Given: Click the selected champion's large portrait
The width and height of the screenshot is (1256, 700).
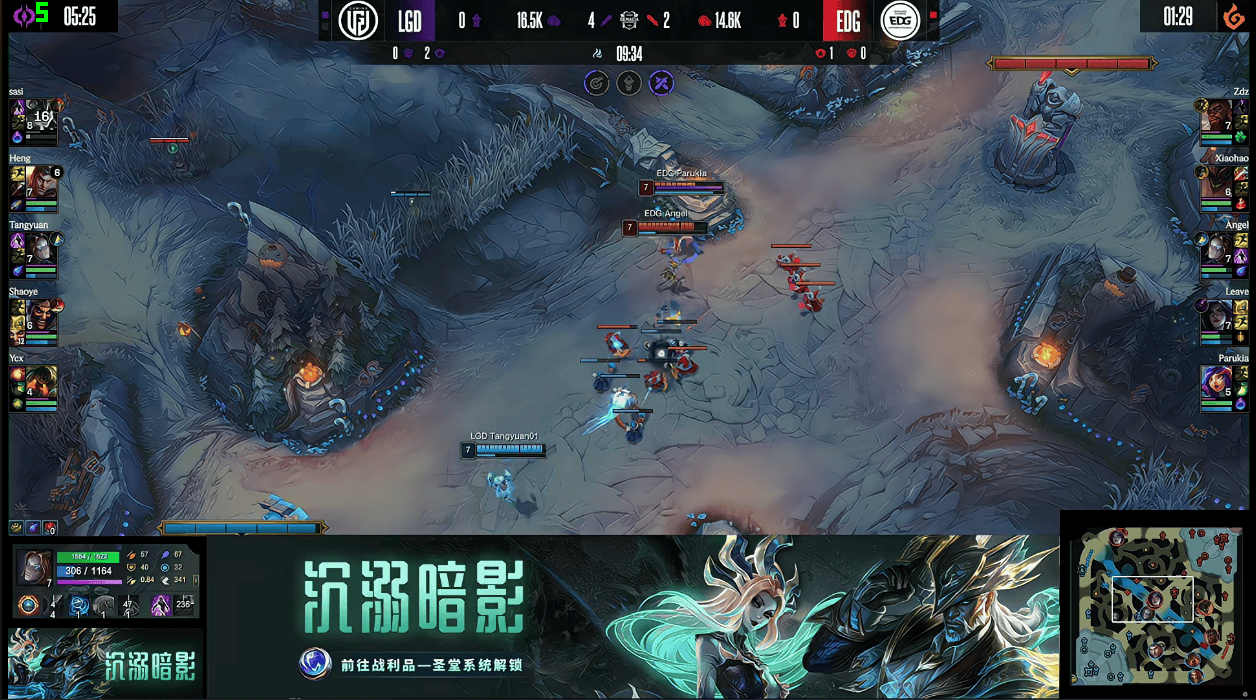Looking at the screenshot, I should pos(33,567).
